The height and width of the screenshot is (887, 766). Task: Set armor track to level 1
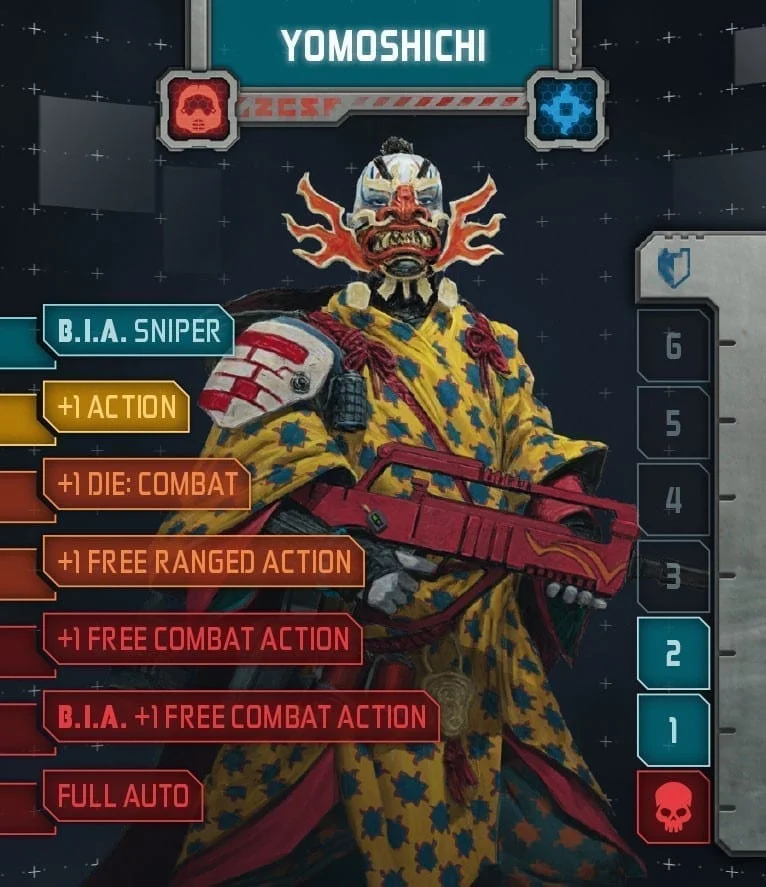point(673,730)
